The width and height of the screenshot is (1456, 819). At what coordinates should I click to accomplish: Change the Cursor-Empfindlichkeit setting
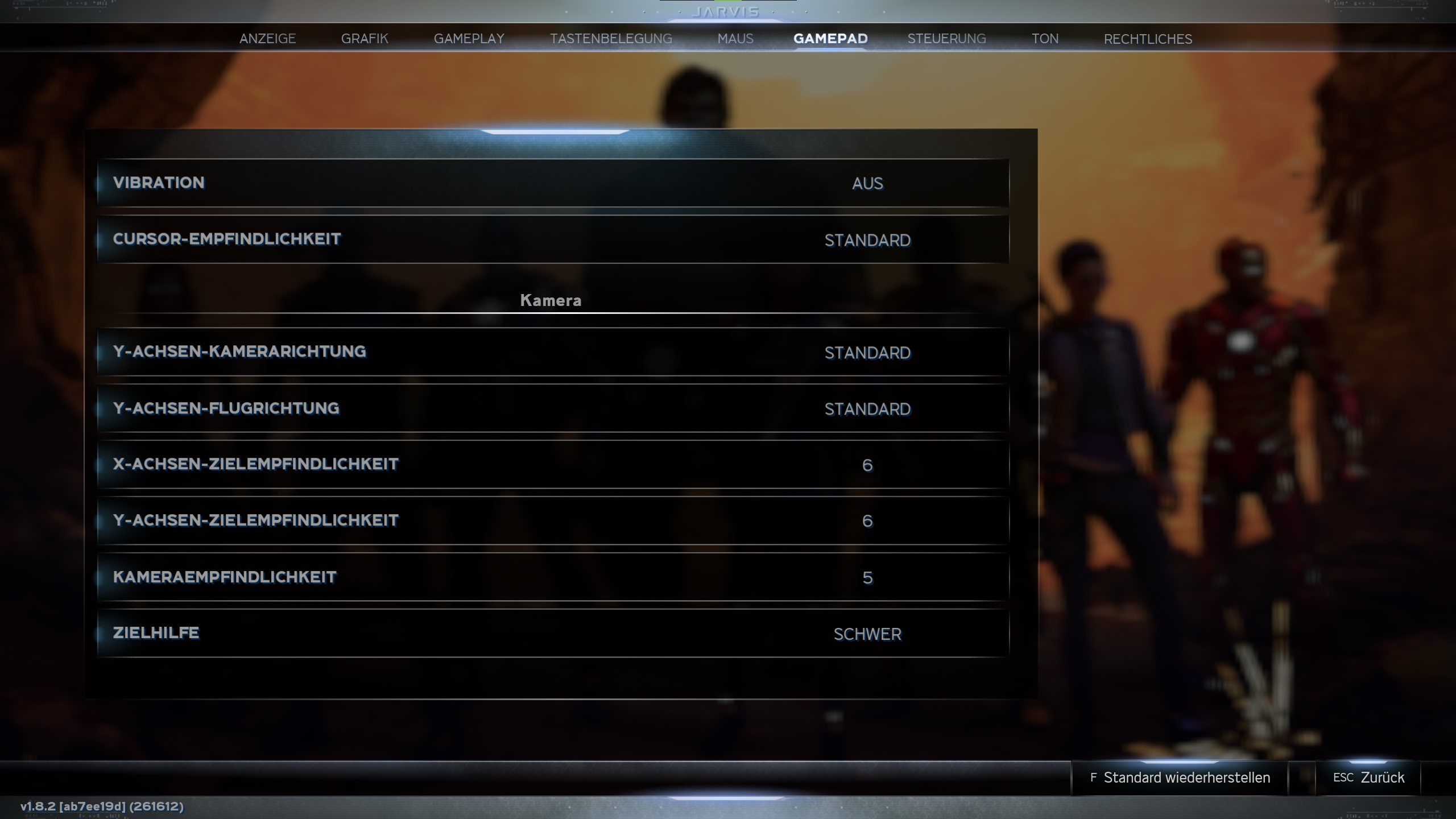pos(553,239)
